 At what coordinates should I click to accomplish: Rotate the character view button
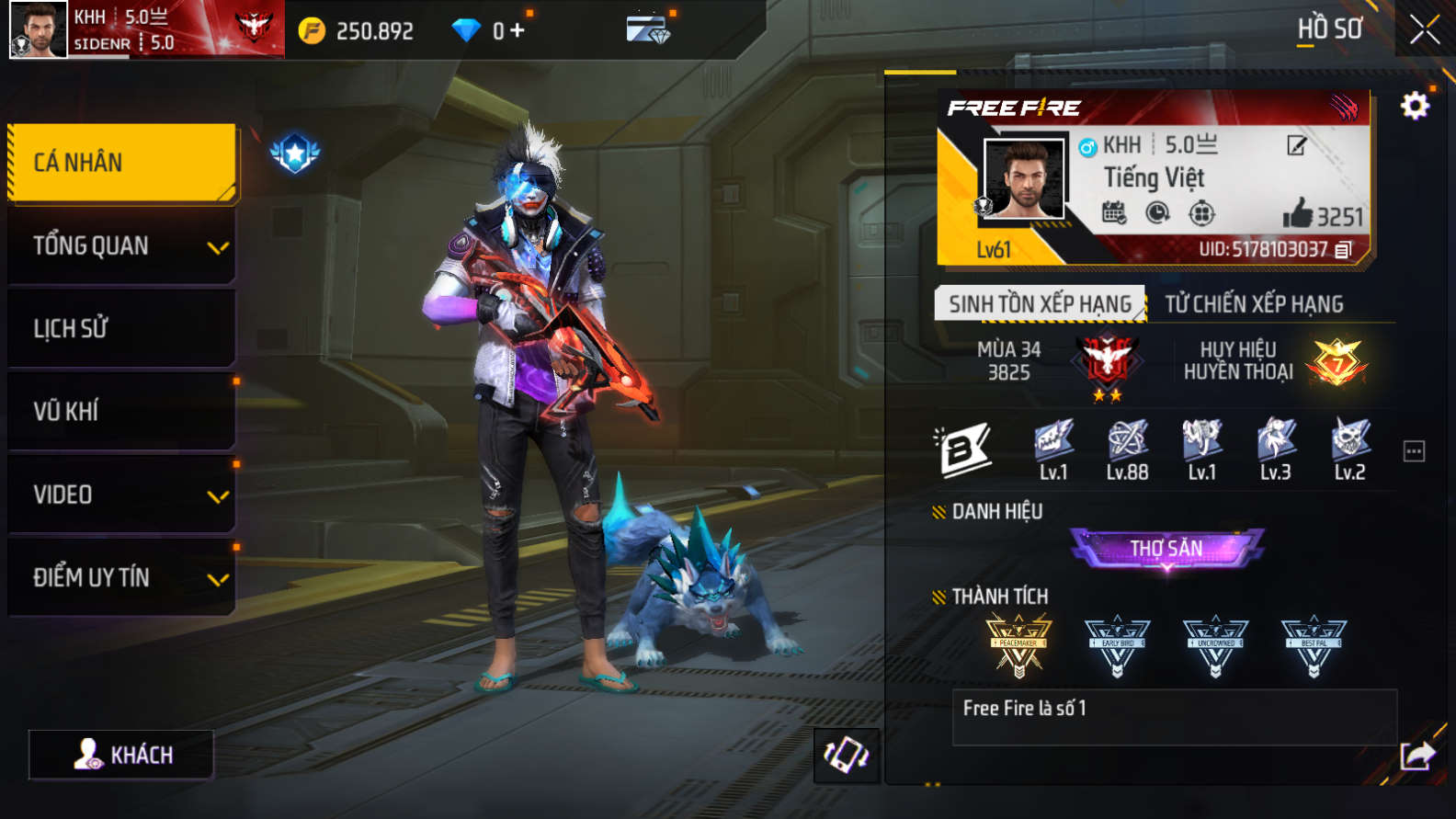(x=846, y=756)
